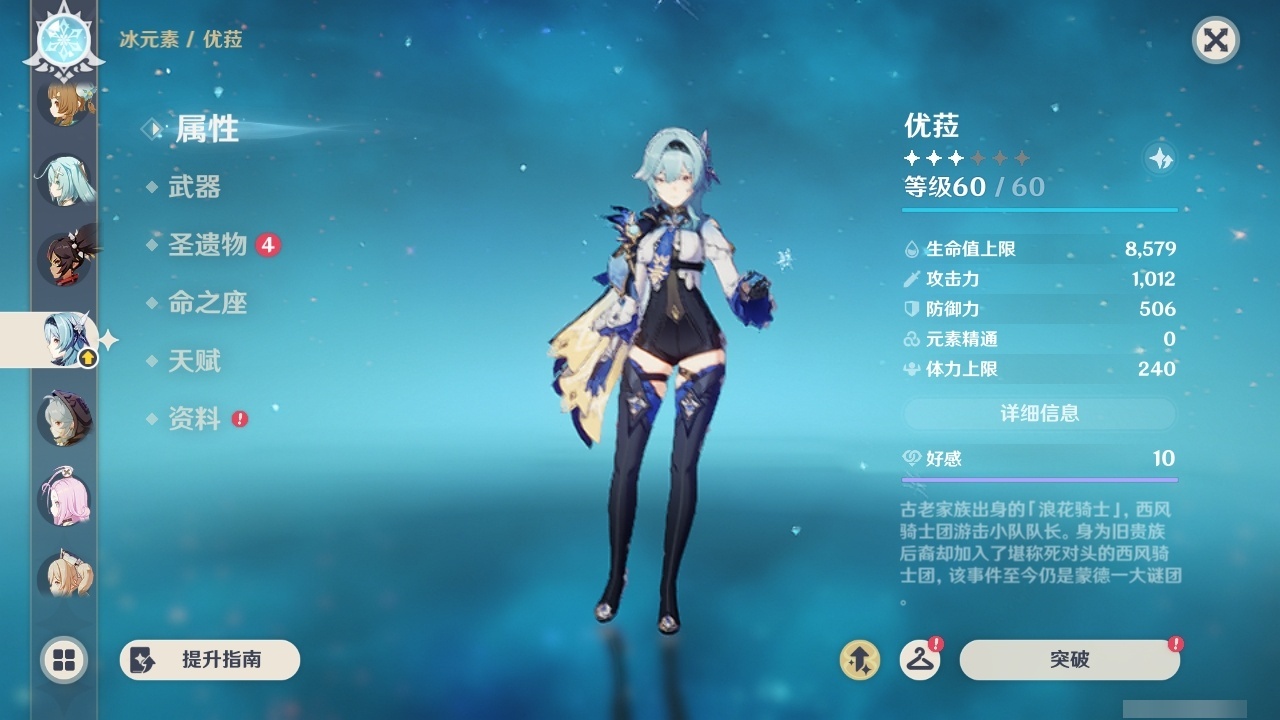
Task: Open the character outfit star icon
Action: [x=1159, y=158]
